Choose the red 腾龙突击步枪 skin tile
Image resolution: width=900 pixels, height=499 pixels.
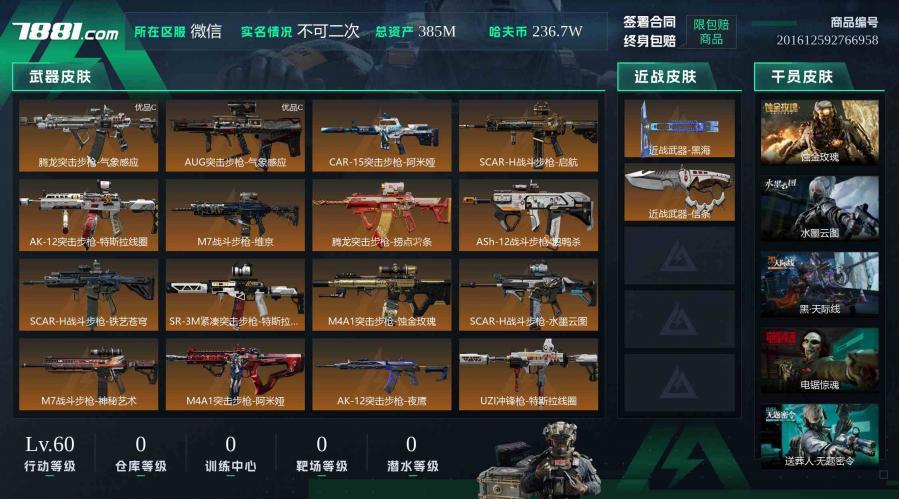click(x=382, y=214)
